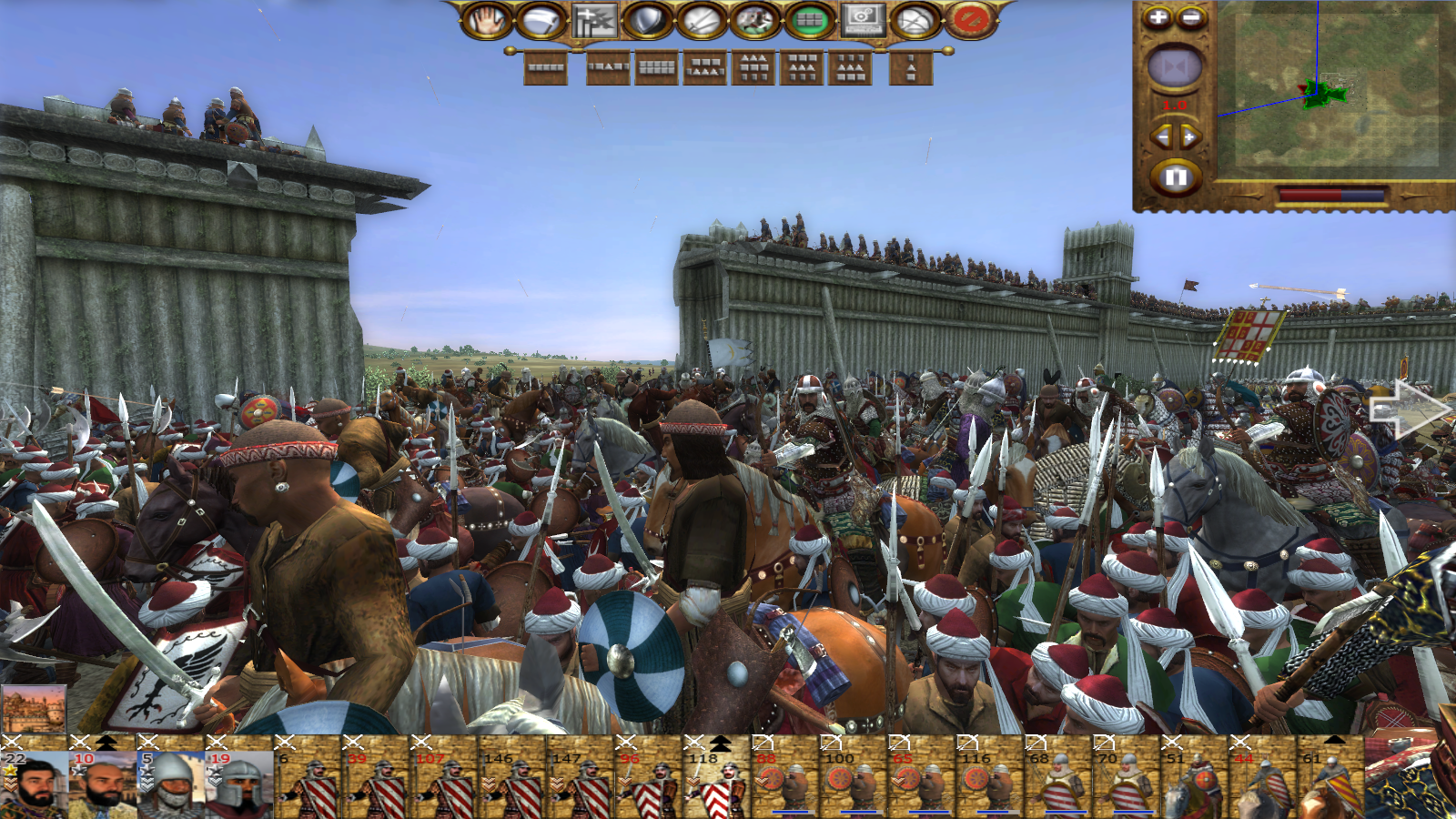Toggle the skirmish mode scythe-shaped icon
Viewport: 1456px width, 819px height.
[541, 20]
